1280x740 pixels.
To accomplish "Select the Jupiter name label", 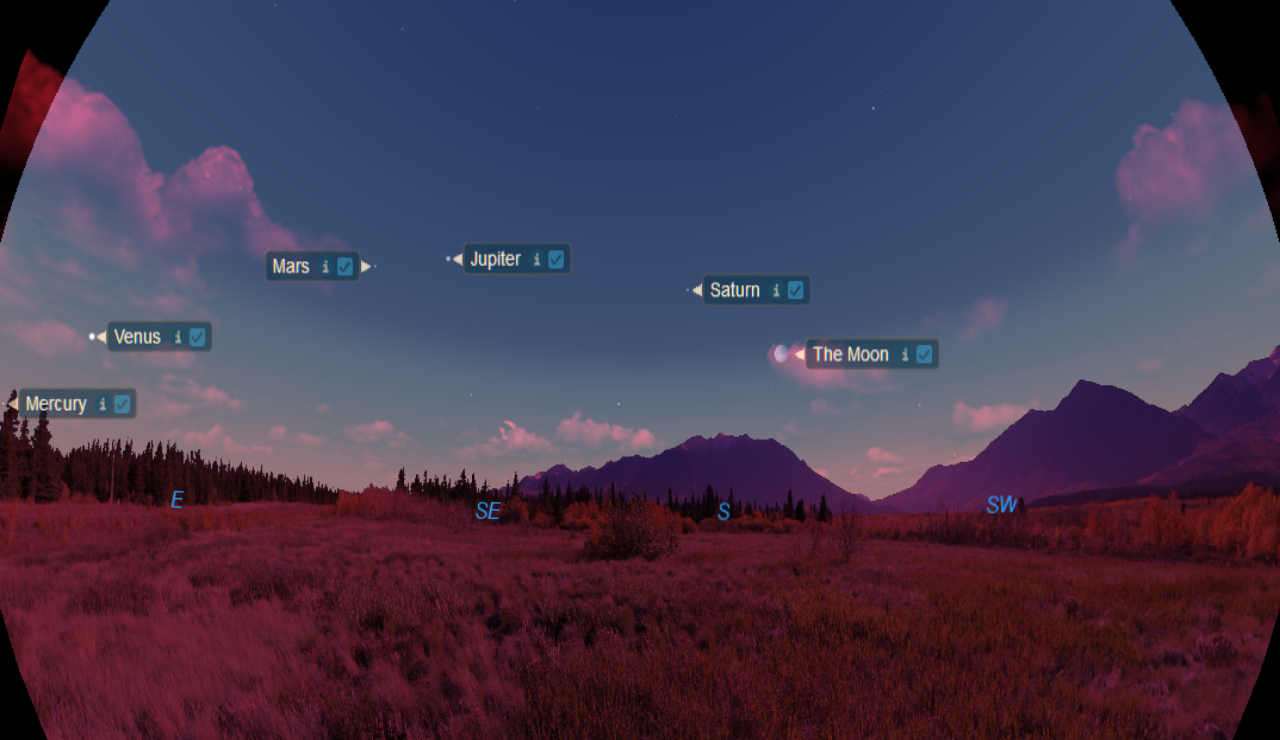I will click(x=495, y=260).
